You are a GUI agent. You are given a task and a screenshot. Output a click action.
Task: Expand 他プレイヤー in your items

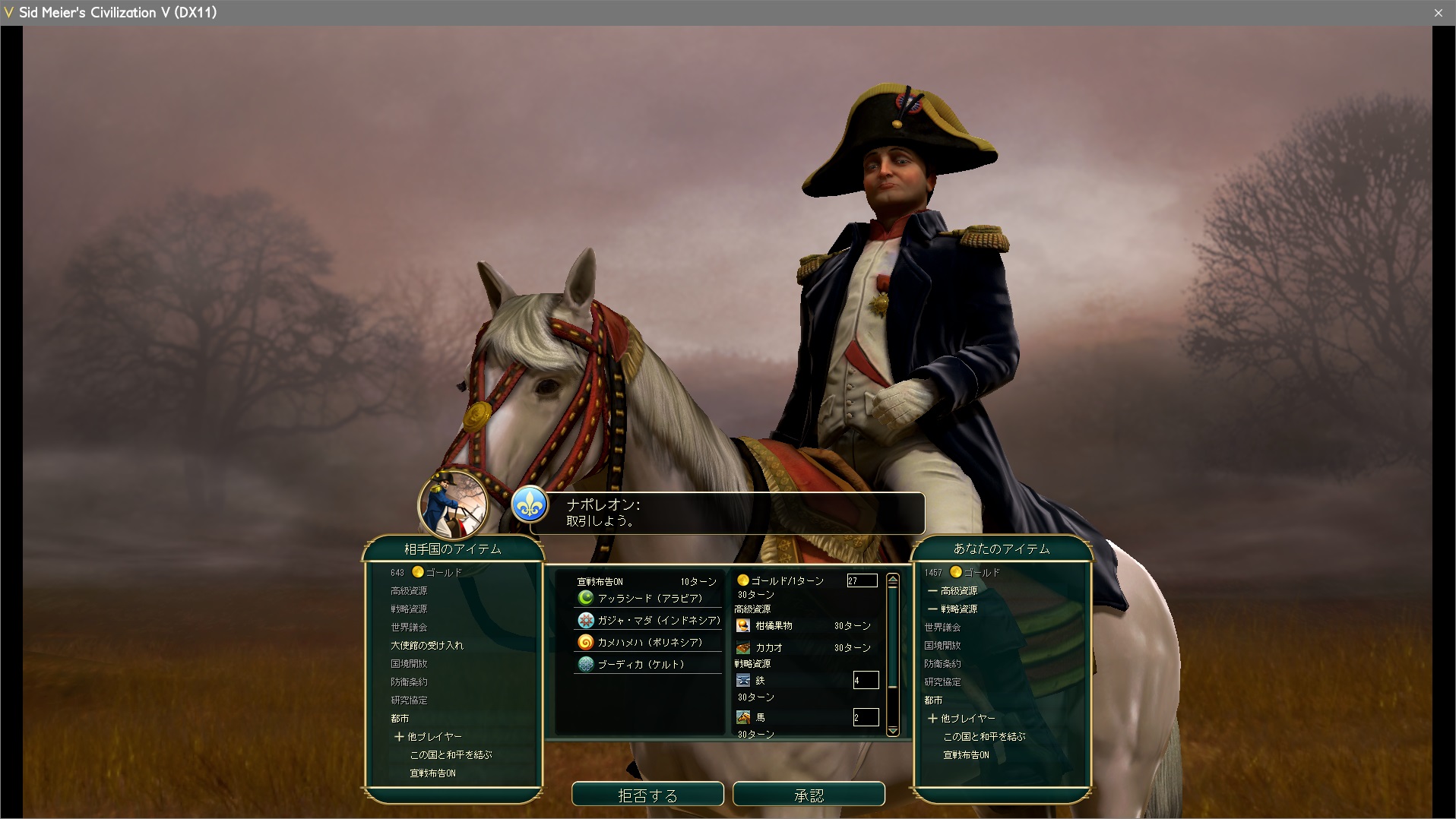(x=961, y=718)
